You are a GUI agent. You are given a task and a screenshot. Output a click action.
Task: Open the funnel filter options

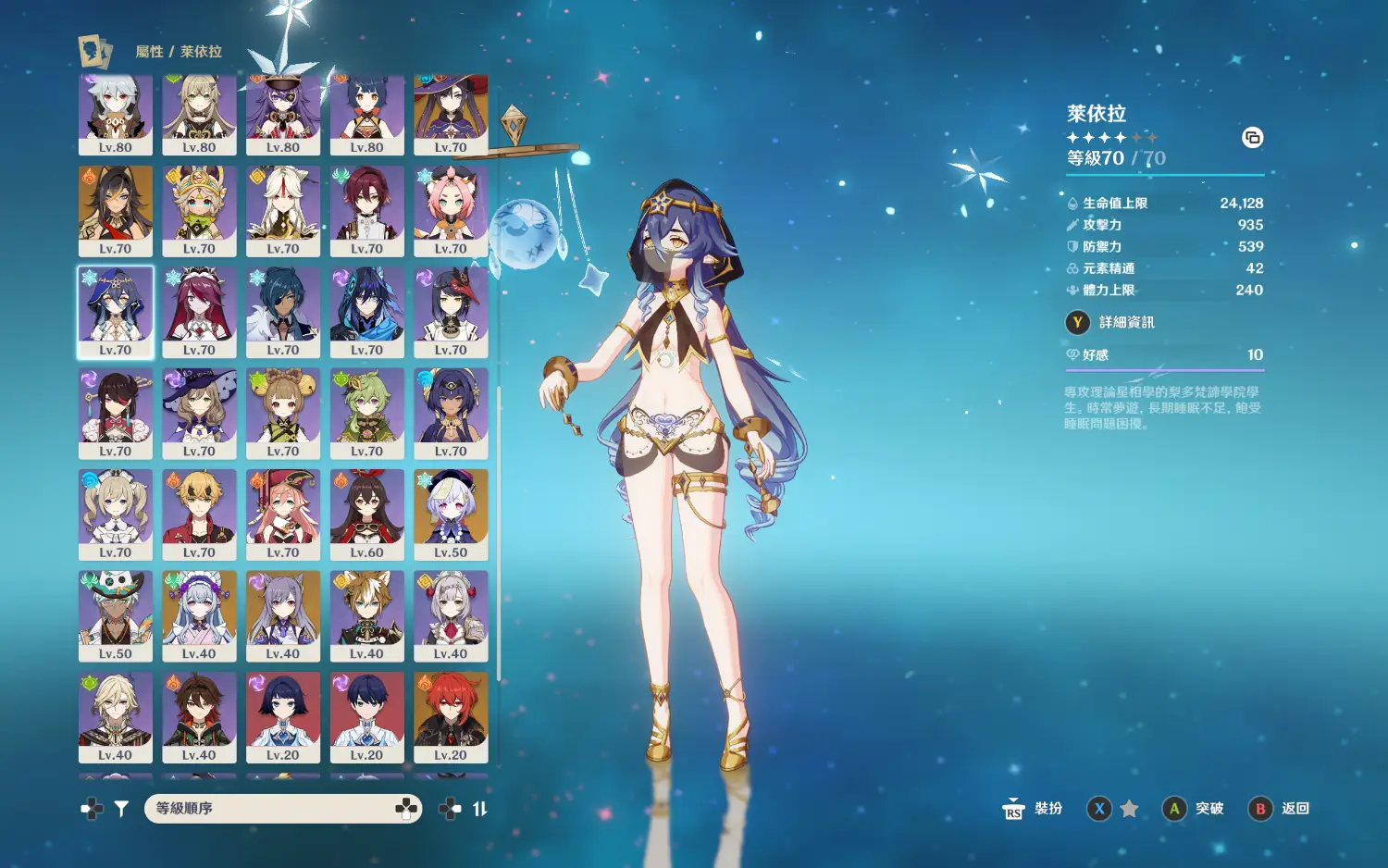point(121,809)
